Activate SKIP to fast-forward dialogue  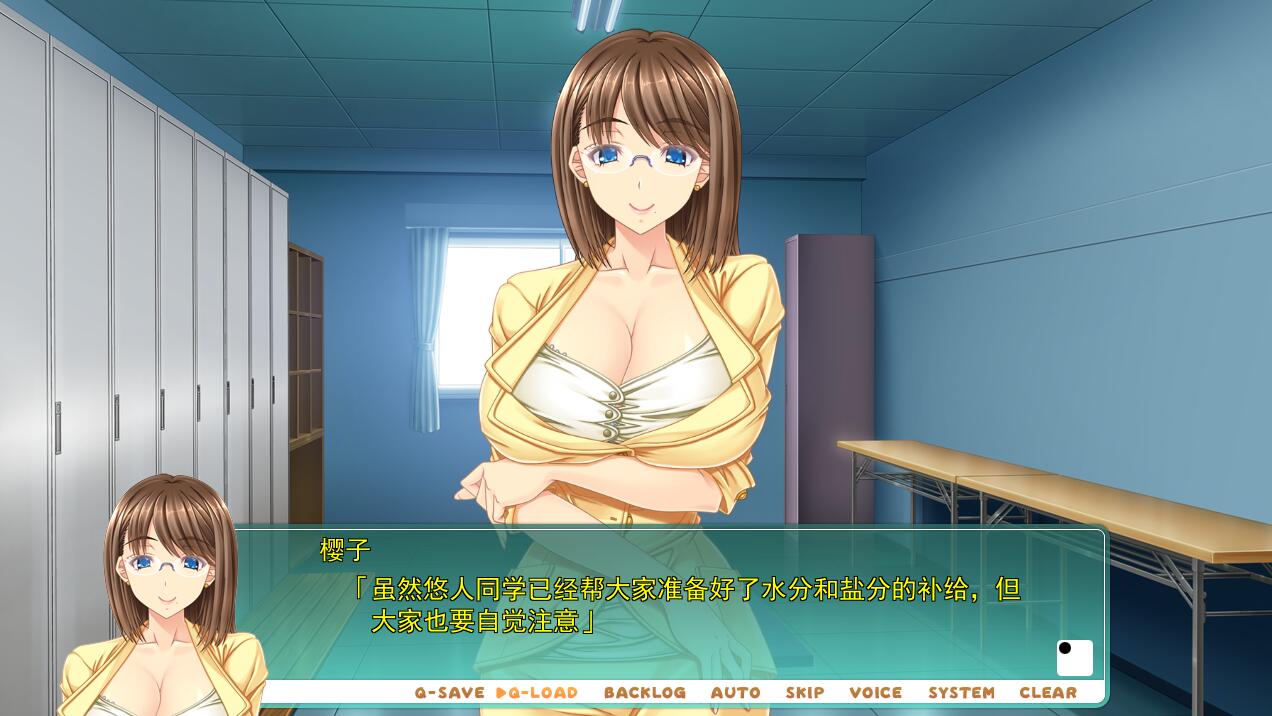804,692
